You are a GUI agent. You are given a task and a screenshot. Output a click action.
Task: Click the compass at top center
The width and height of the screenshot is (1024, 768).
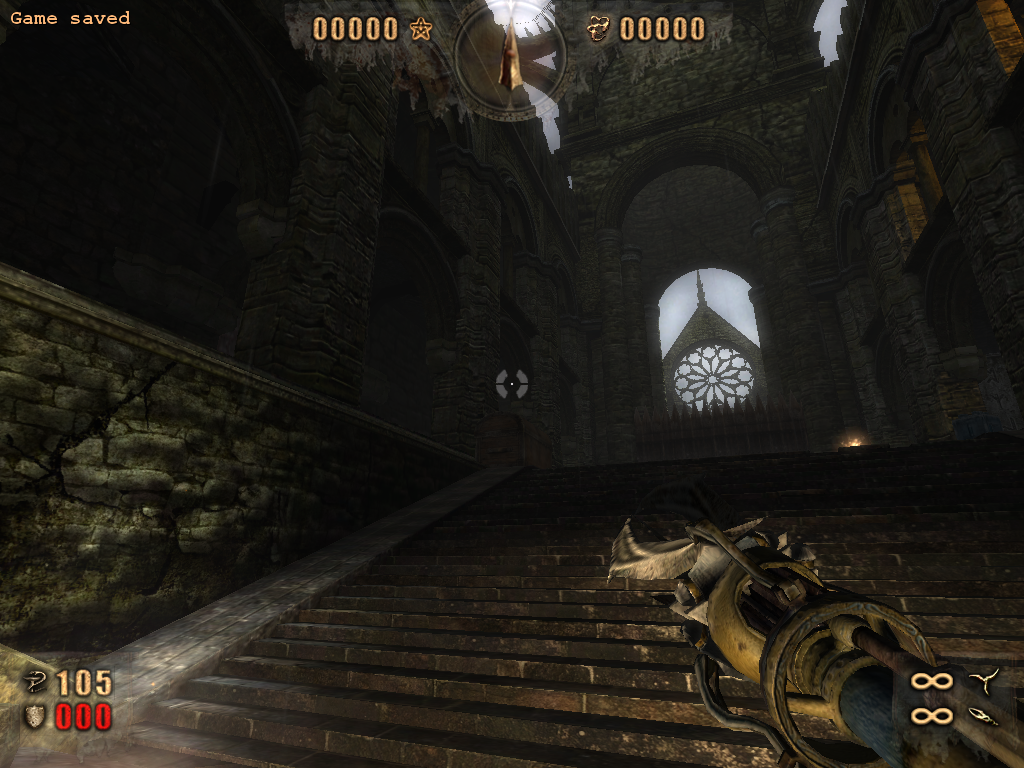point(510,56)
